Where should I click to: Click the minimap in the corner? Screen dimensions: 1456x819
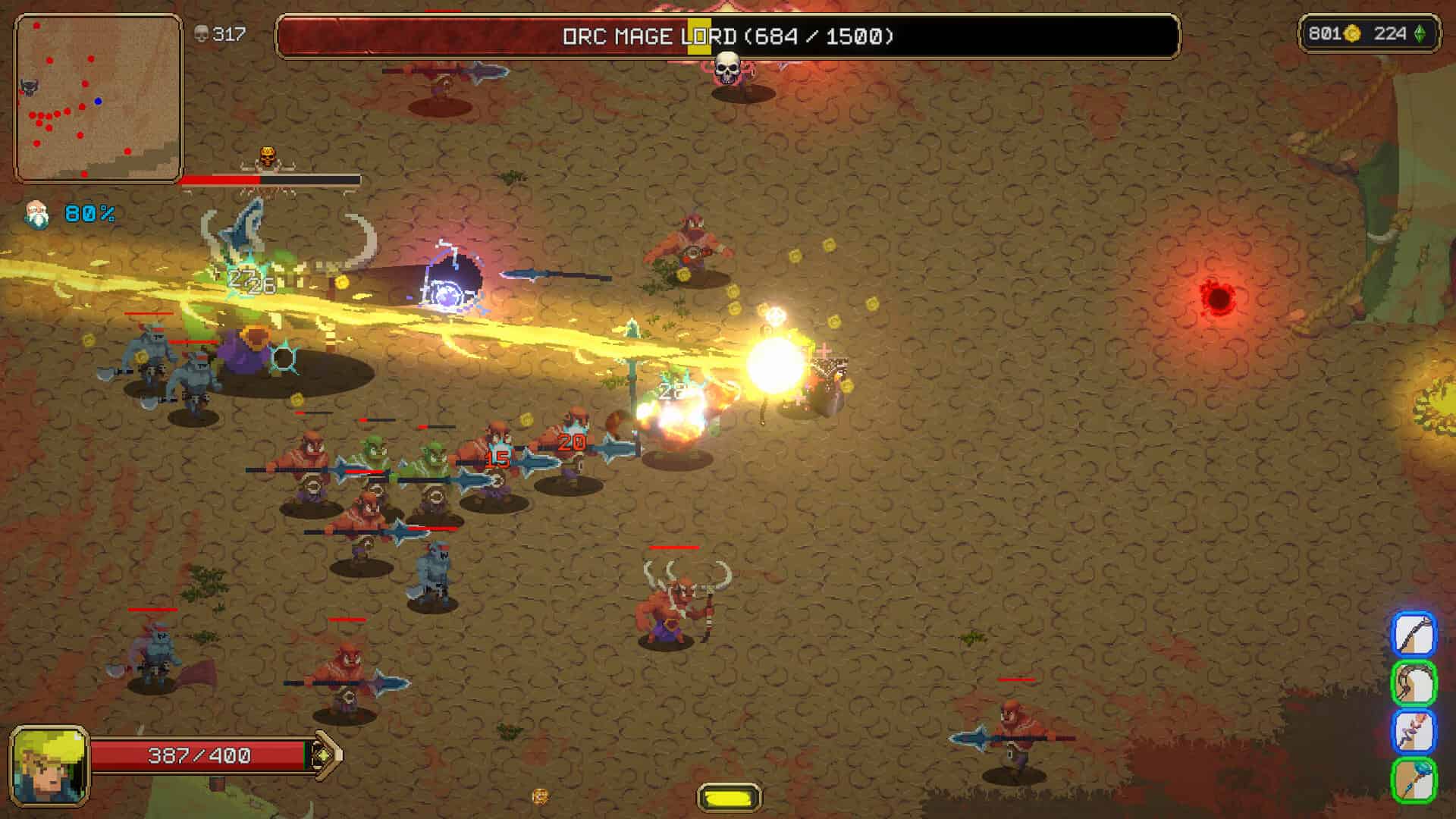[98, 99]
